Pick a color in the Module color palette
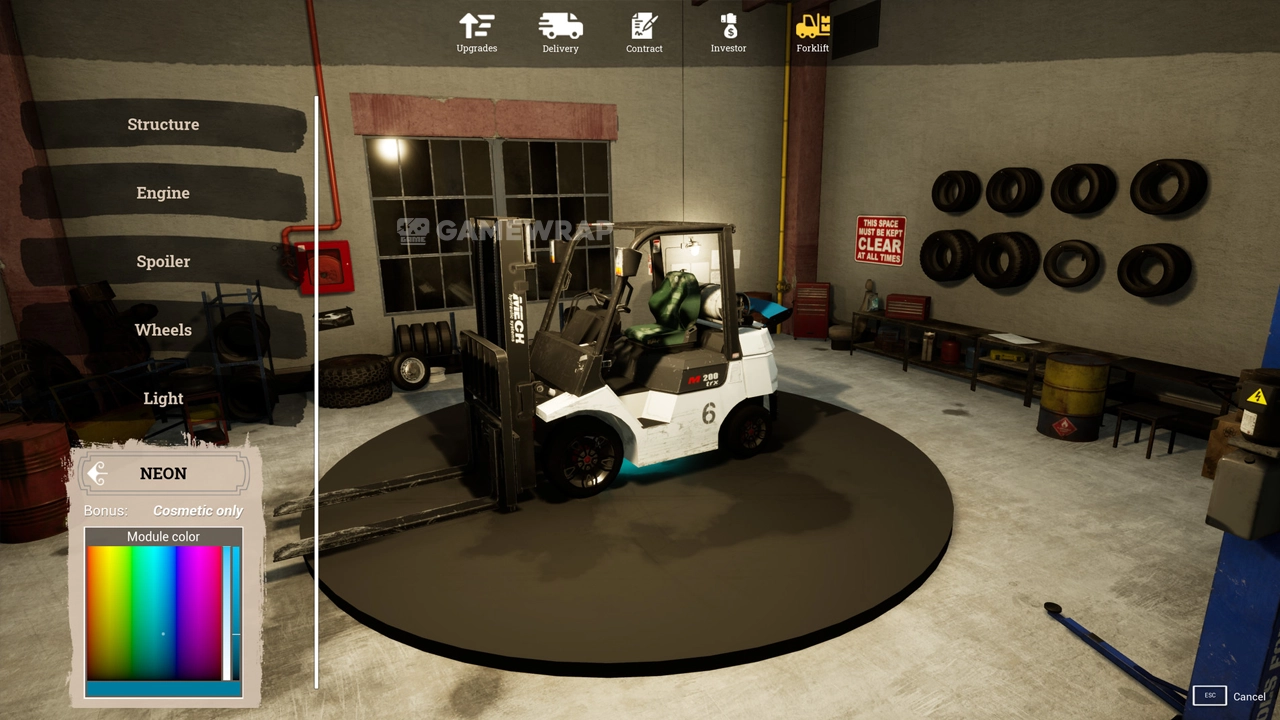The image size is (1280, 720). coord(154,612)
